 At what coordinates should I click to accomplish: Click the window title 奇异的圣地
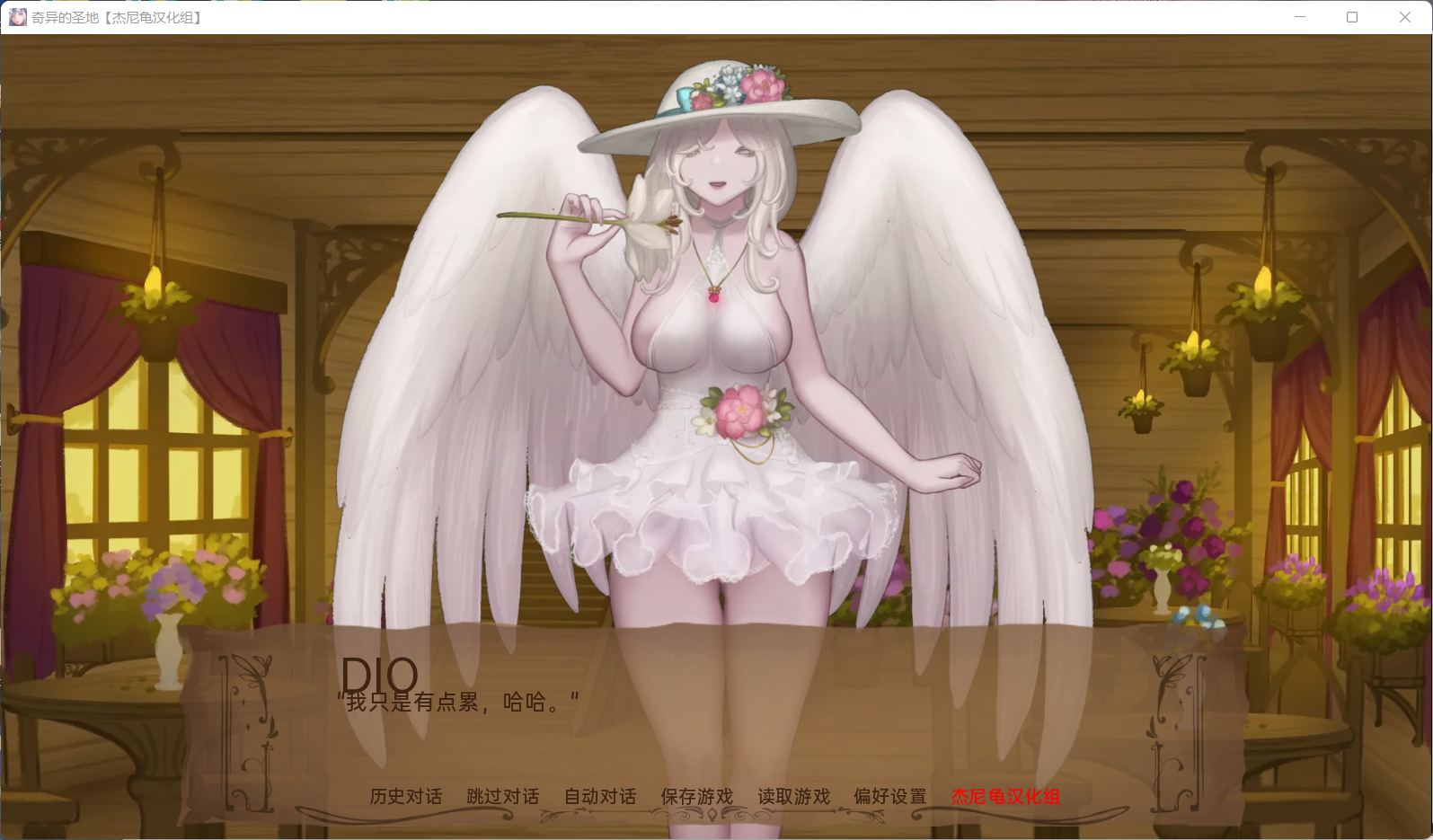[66, 16]
